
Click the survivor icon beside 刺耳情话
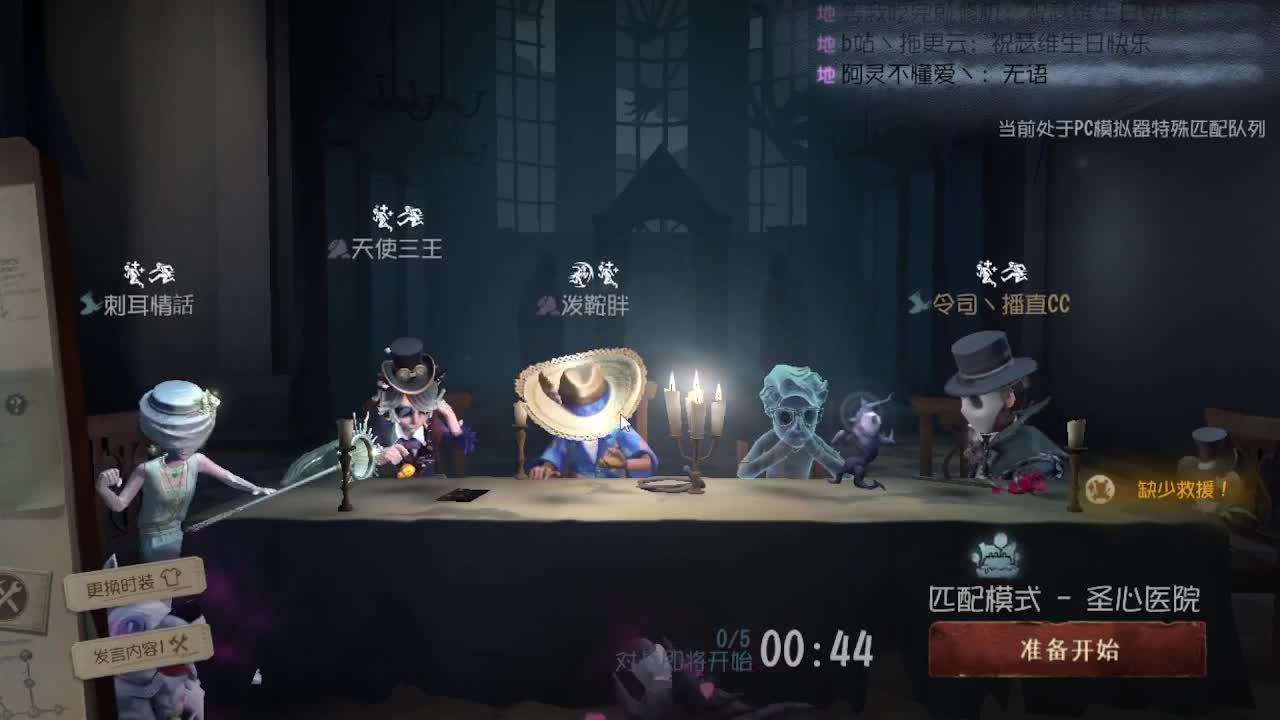pyautogui.click(x=87, y=301)
